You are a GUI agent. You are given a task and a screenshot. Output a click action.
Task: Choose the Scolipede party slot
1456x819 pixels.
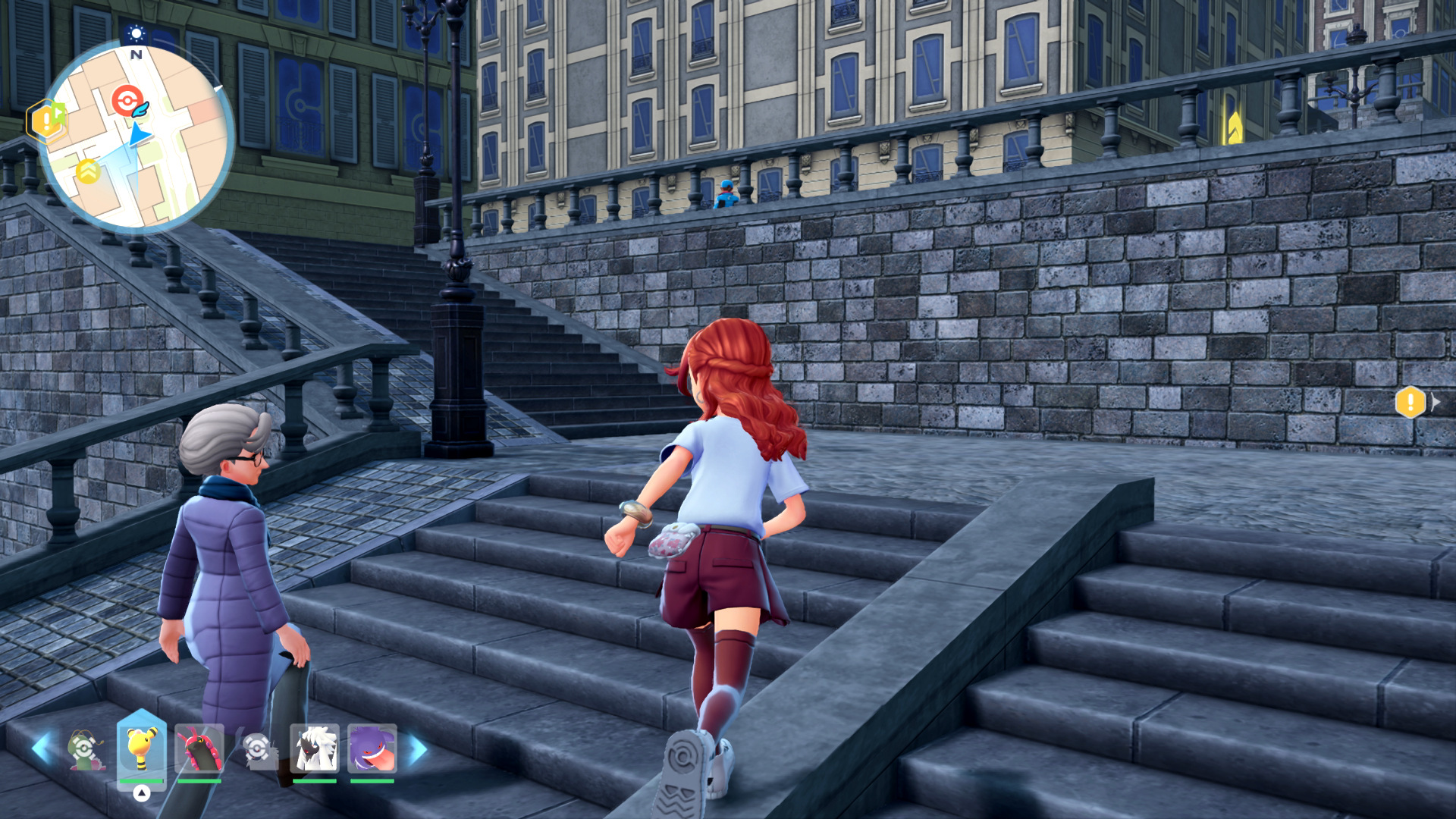(x=199, y=749)
